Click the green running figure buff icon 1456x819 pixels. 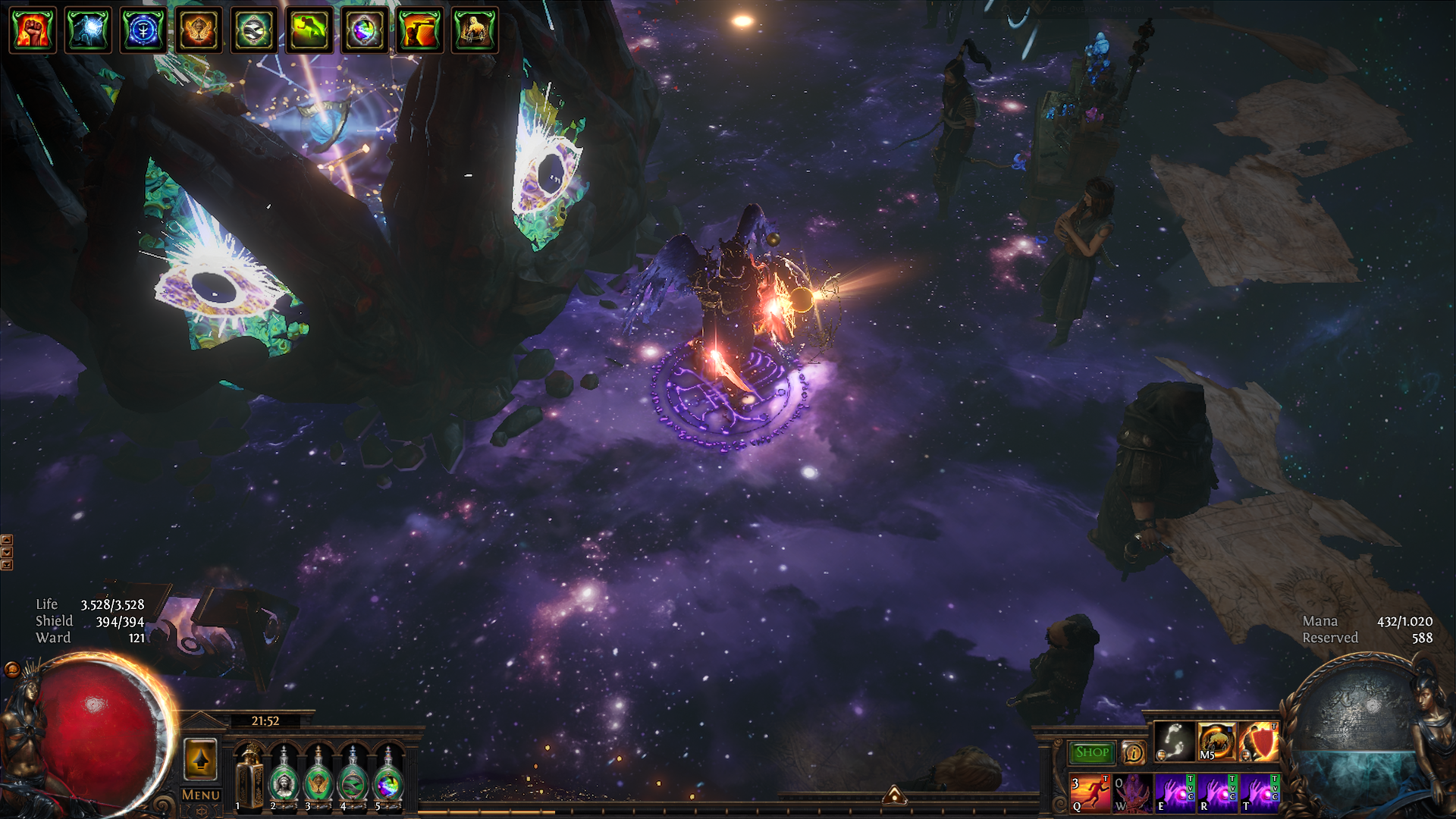(x=309, y=30)
